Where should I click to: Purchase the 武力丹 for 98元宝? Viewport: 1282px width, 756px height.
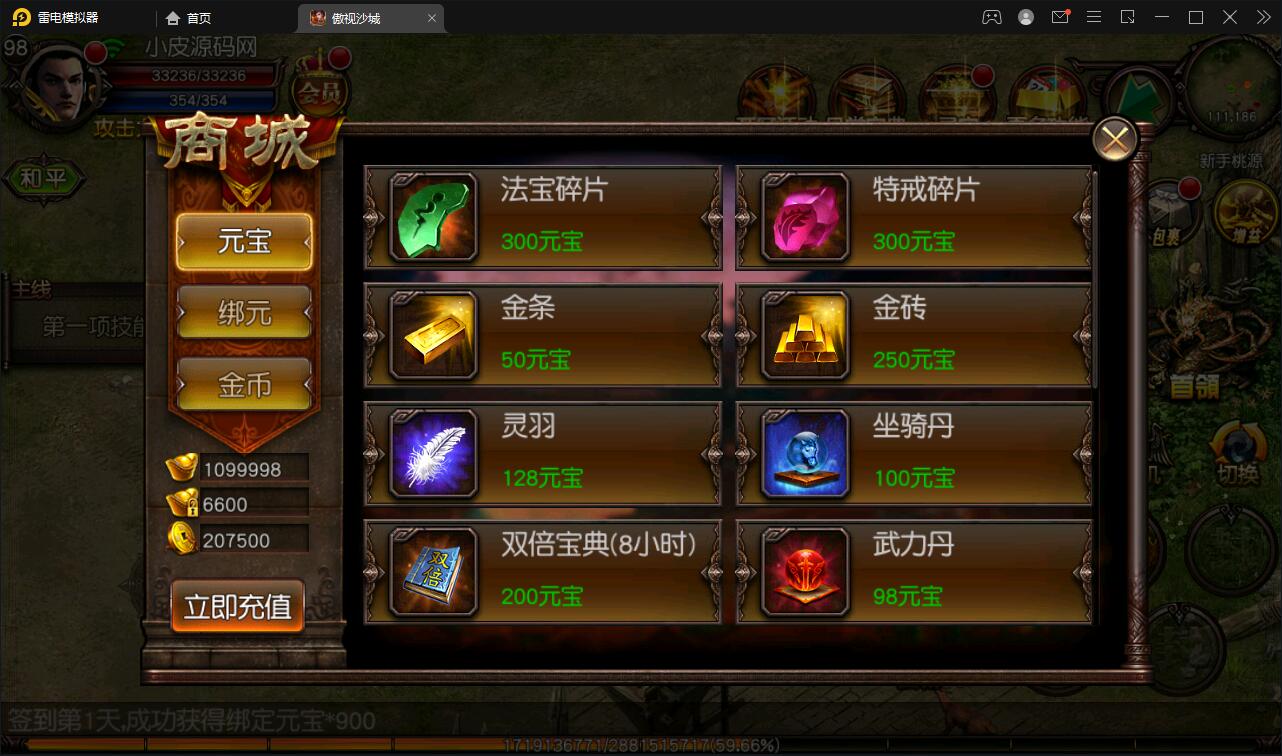click(x=913, y=572)
